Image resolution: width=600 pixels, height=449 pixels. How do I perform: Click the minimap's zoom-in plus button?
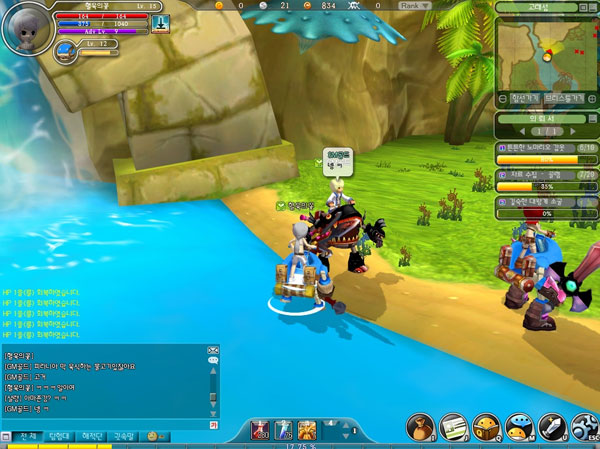(x=592, y=98)
